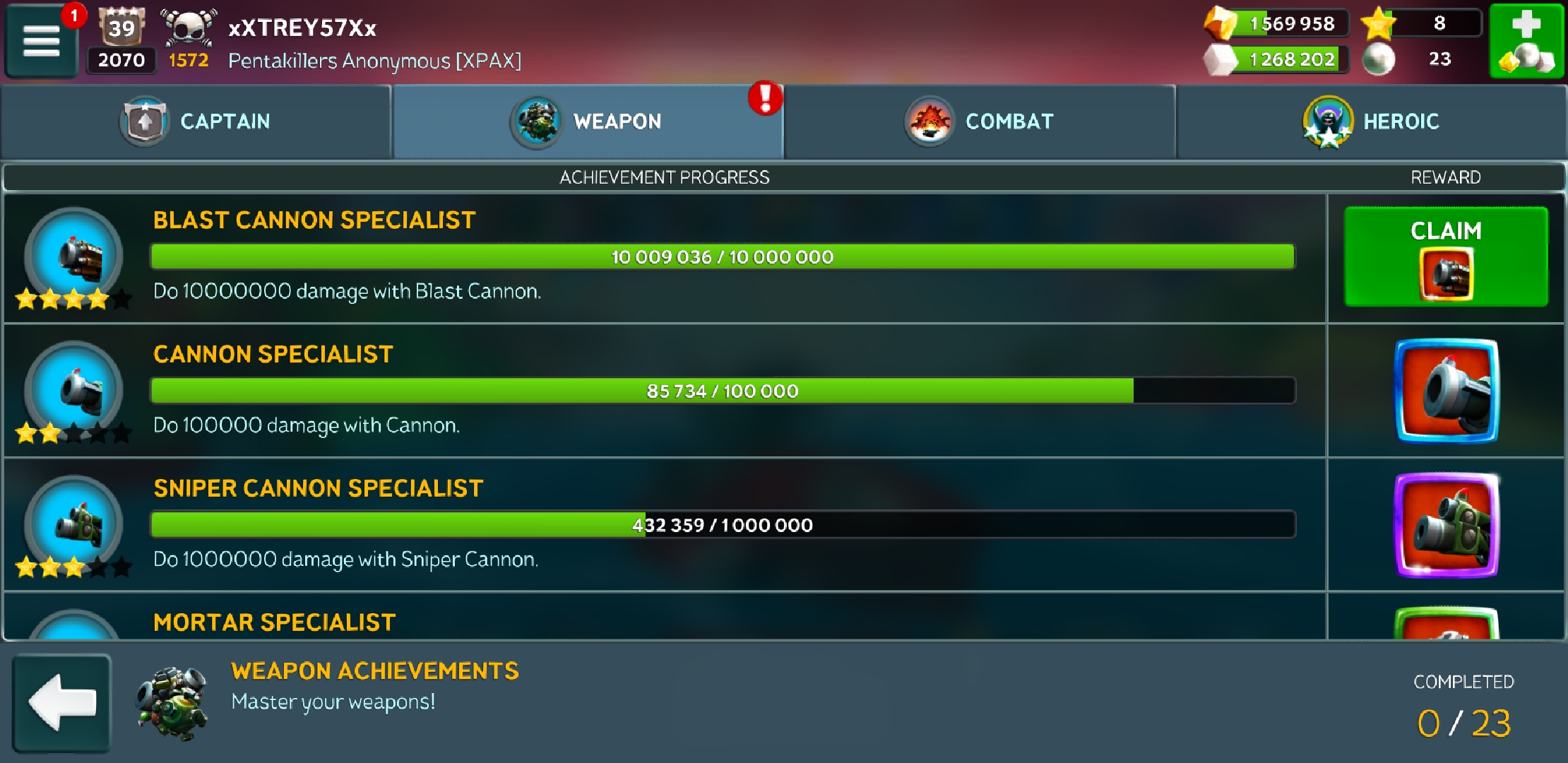Viewport: 1568px width, 763px height.
Task: Open the Sniper Cannon Specialist achievement row
Action: click(664, 525)
